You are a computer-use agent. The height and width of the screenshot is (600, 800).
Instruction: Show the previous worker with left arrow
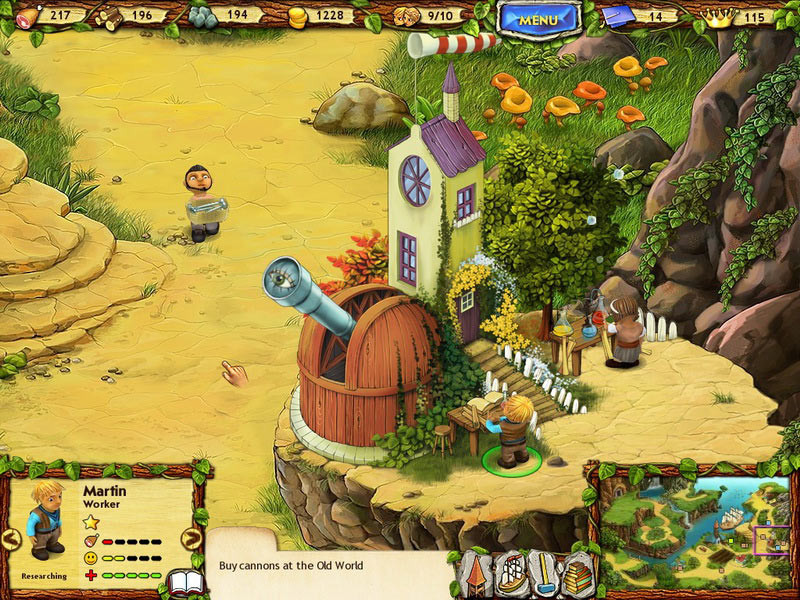coord(11,540)
